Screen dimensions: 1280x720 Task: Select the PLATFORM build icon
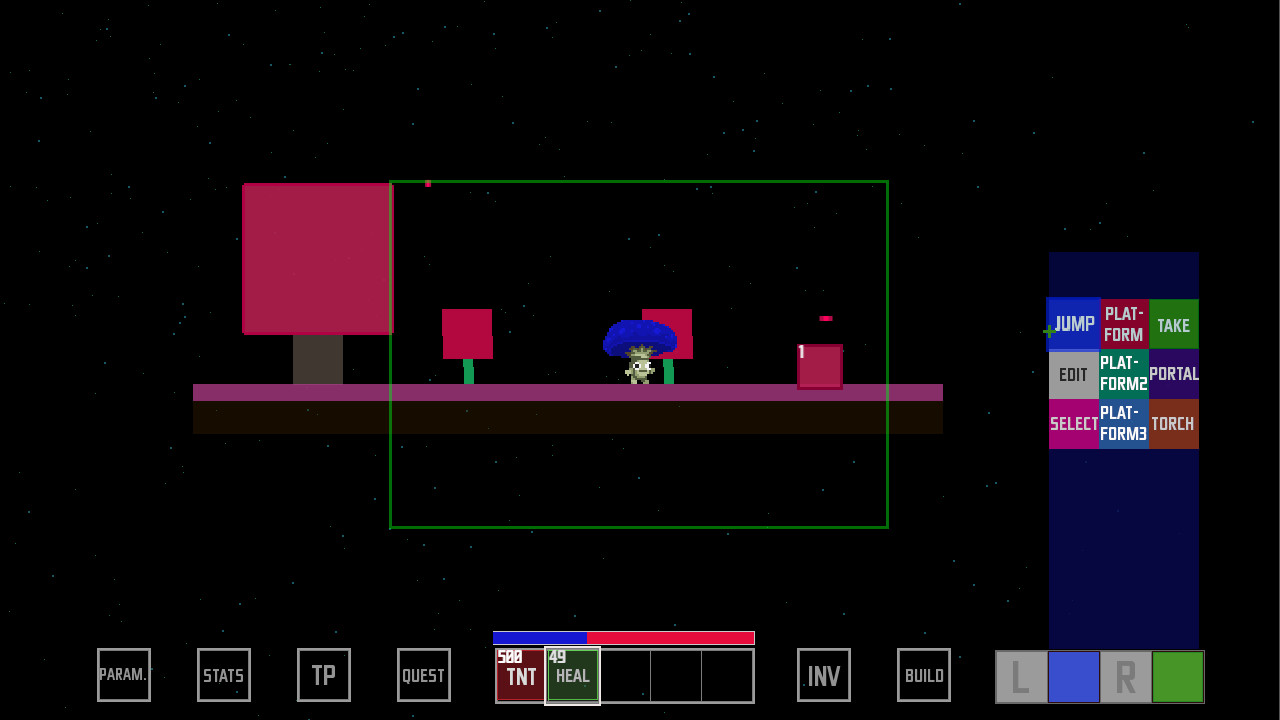pyautogui.click(x=1123, y=324)
